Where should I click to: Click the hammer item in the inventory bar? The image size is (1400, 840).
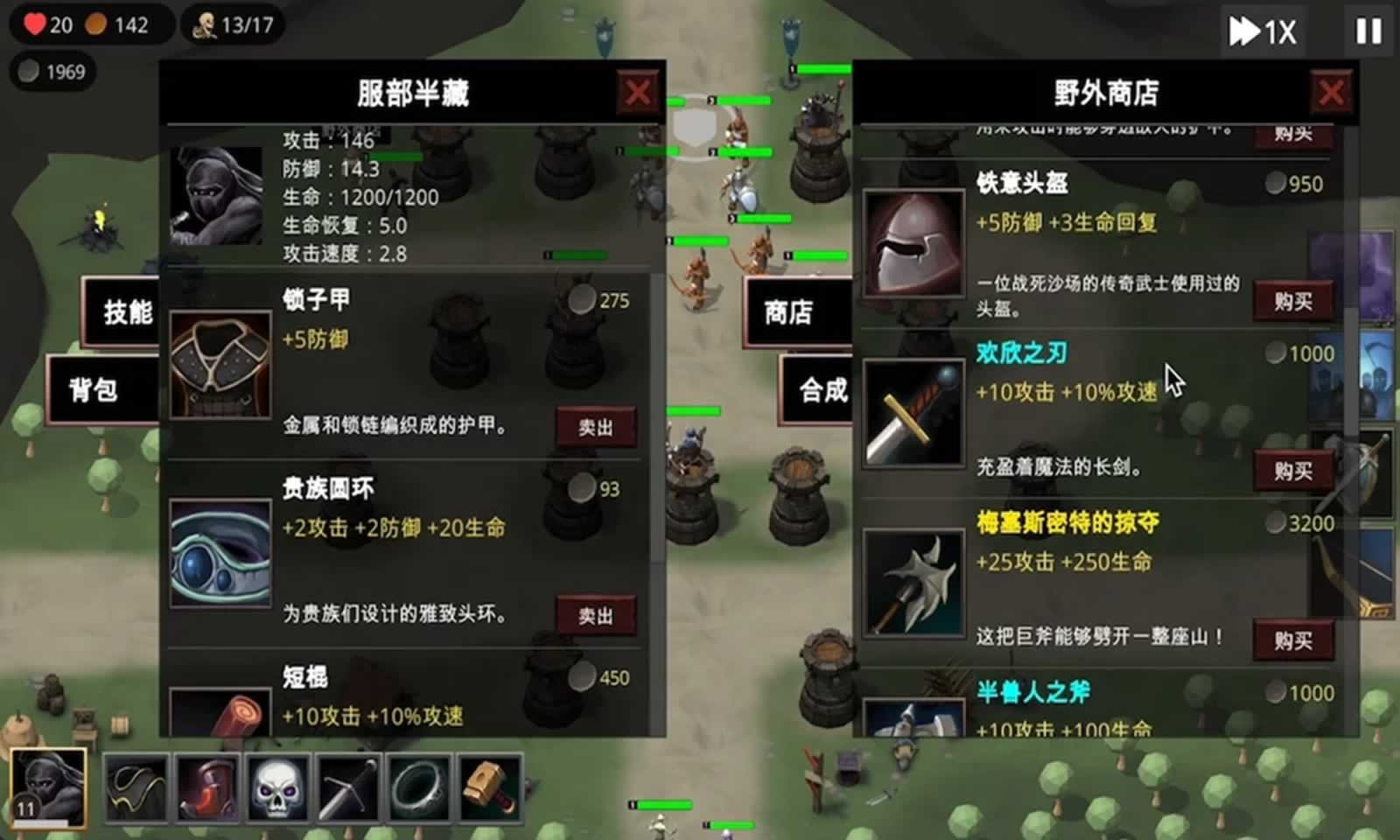(488, 786)
